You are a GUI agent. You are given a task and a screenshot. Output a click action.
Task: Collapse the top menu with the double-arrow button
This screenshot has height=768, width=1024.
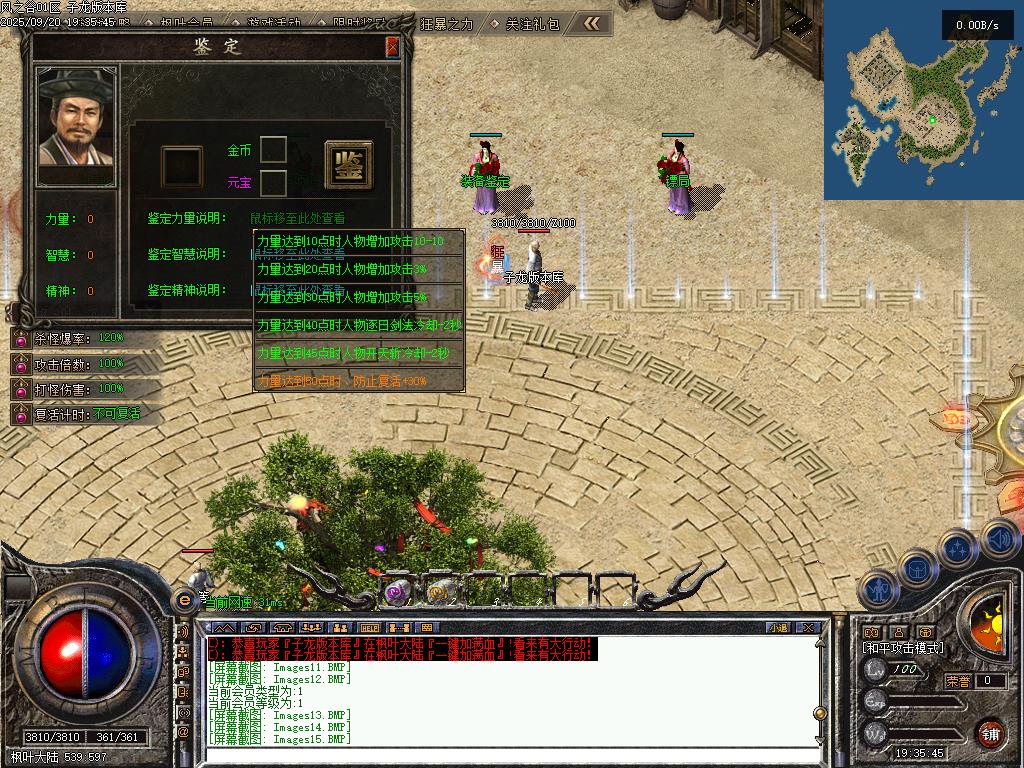pos(593,23)
